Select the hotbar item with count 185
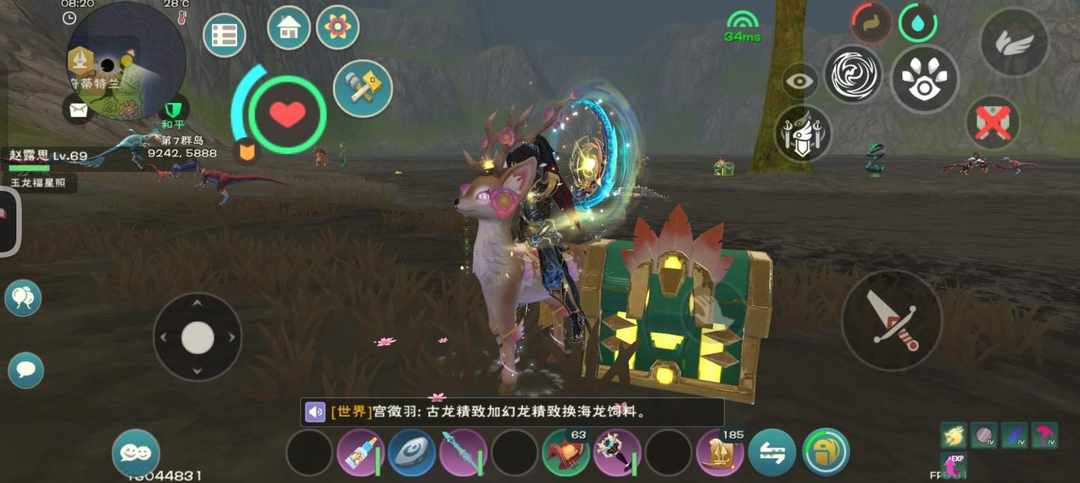This screenshot has width=1080, height=483. [x=720, y=453]
